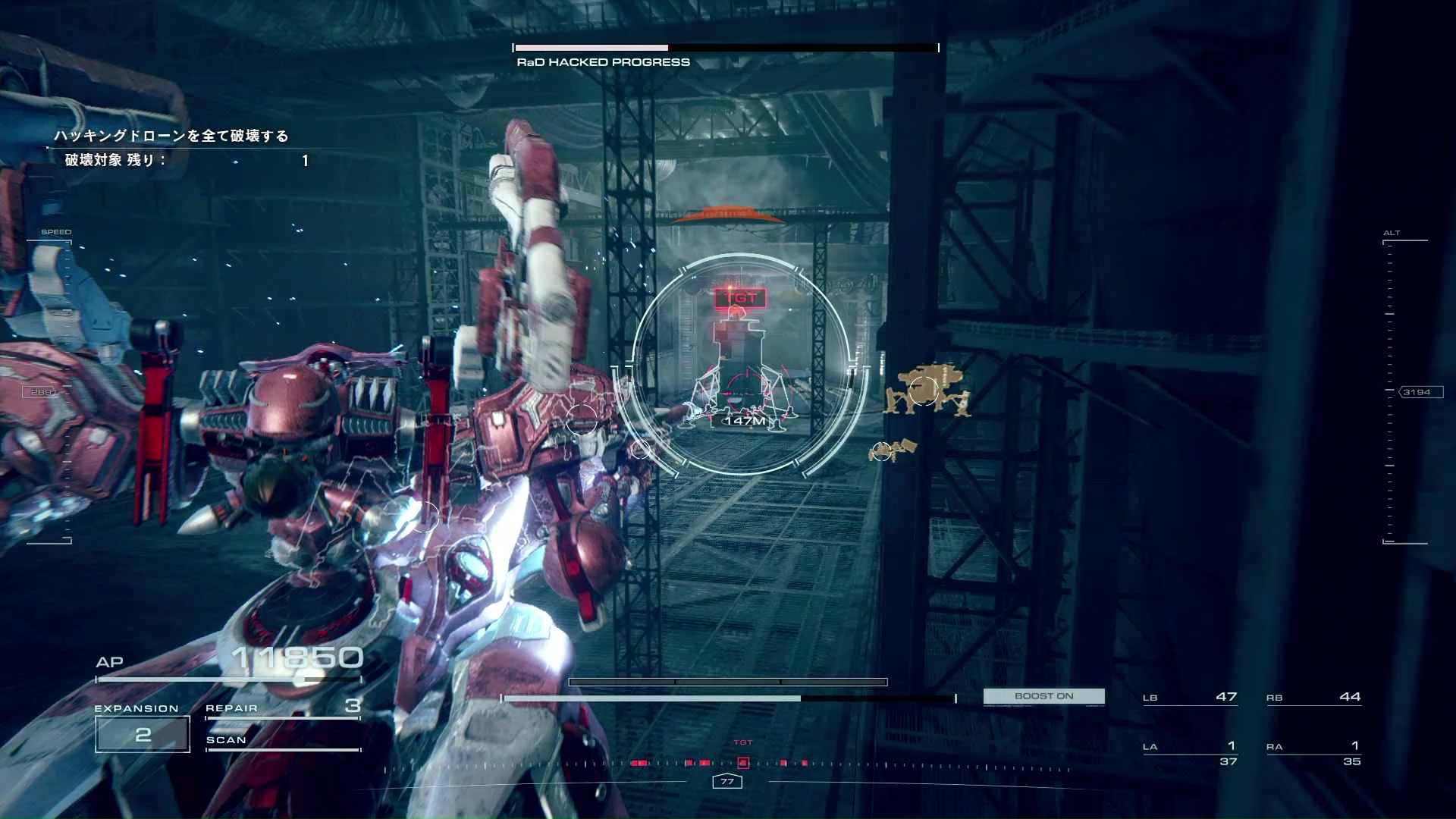Image resolution: width=1456 pixels, height=819 pixels.
Task: Choose the RB weapon slot
Action: coord(1313,697)
